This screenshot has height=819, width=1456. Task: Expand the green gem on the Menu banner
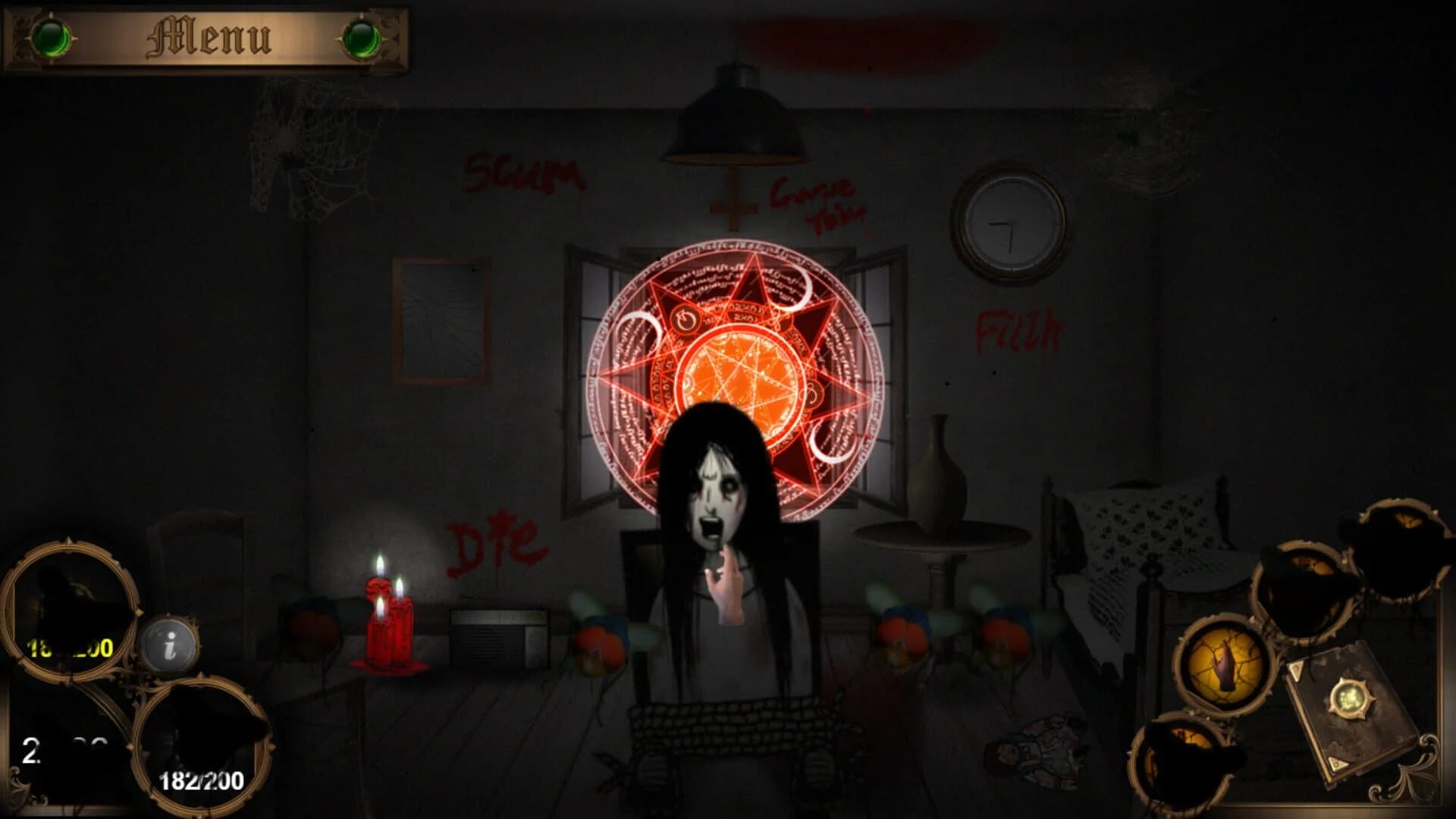click(53, 36)
